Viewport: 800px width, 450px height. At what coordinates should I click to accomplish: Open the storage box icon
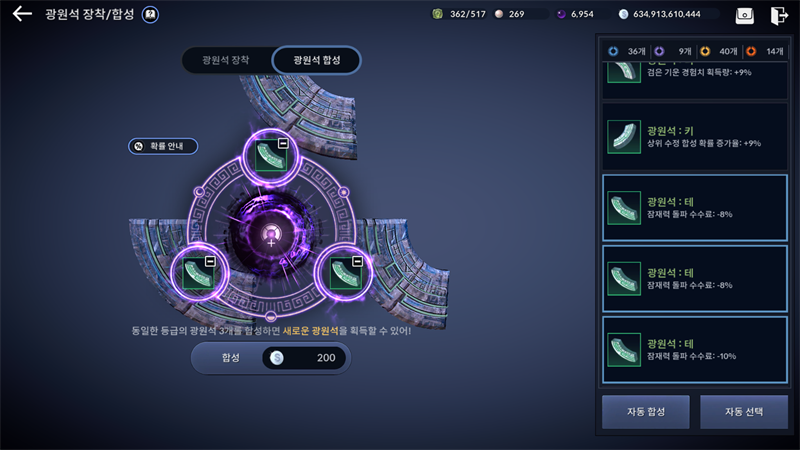[x=744, y=15]
